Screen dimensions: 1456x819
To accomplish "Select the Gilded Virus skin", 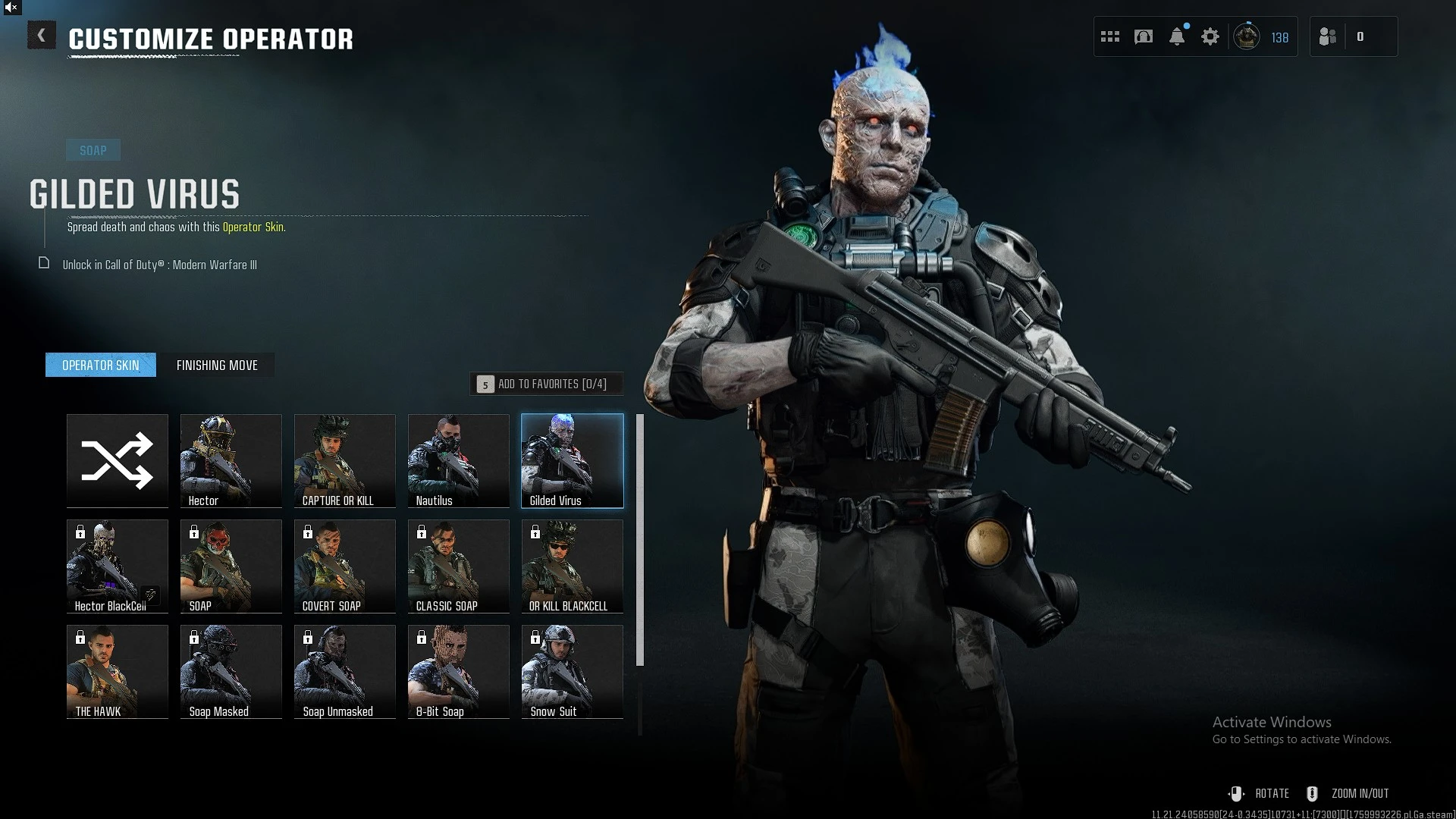I will [573, 460].
